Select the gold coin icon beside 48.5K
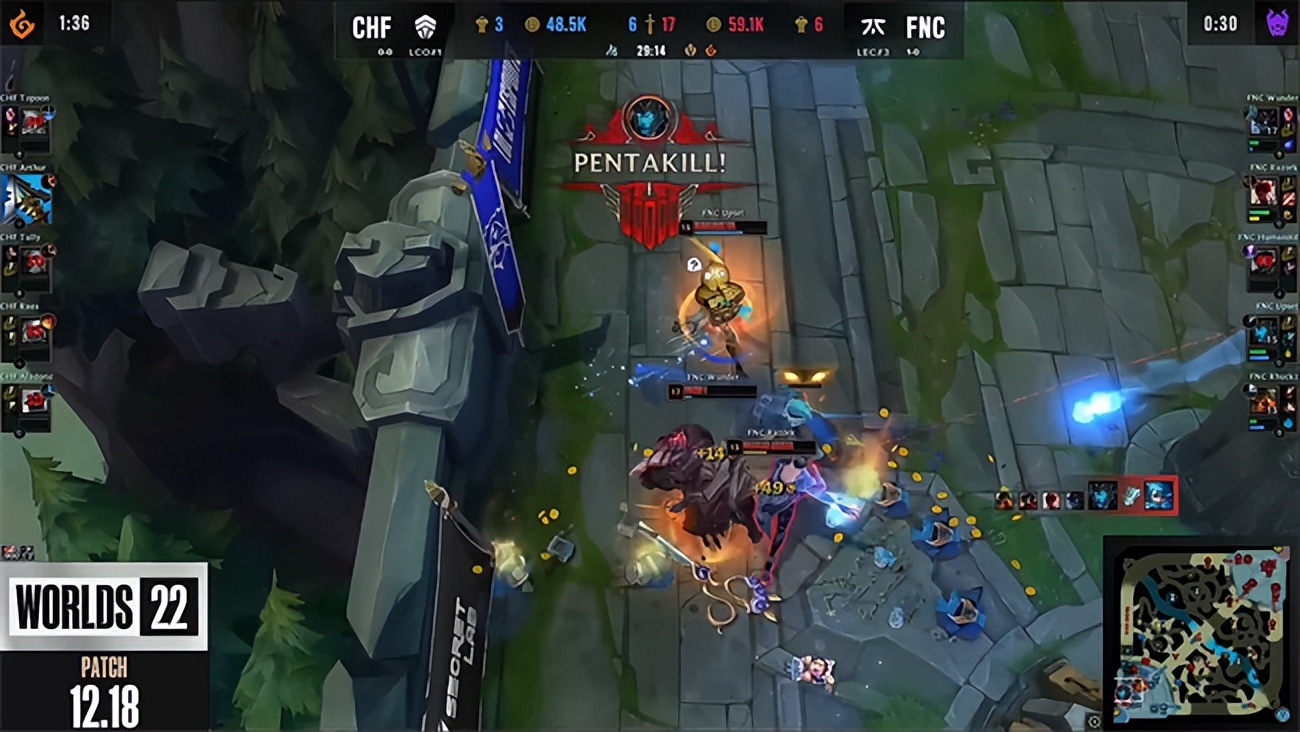The height and width of the screenshot is (732, 1300). (531, 22)
